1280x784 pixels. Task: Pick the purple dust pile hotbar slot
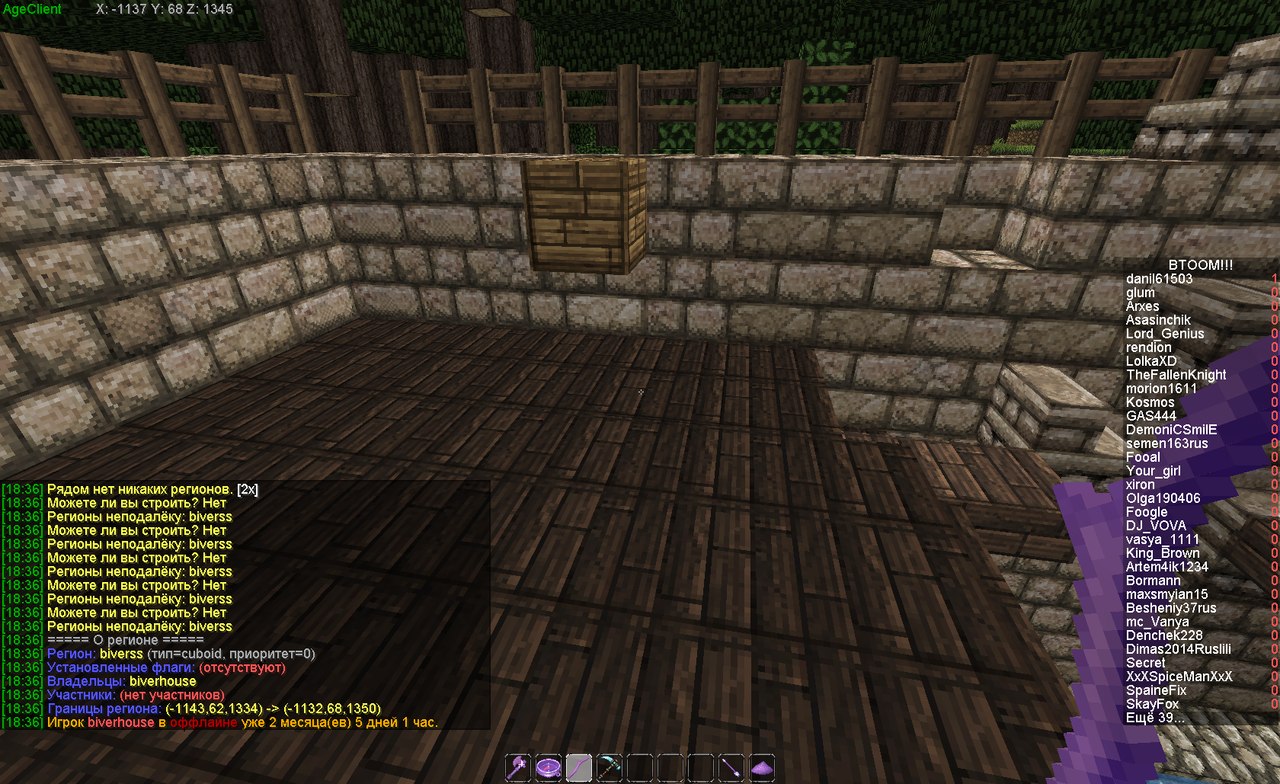pos(762,767)
